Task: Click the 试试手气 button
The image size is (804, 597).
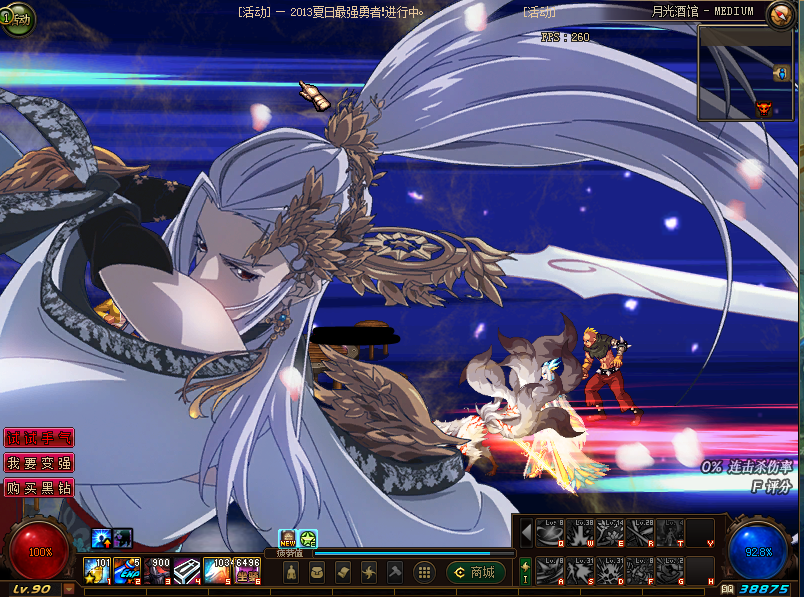Action: [x=39, y=438]
